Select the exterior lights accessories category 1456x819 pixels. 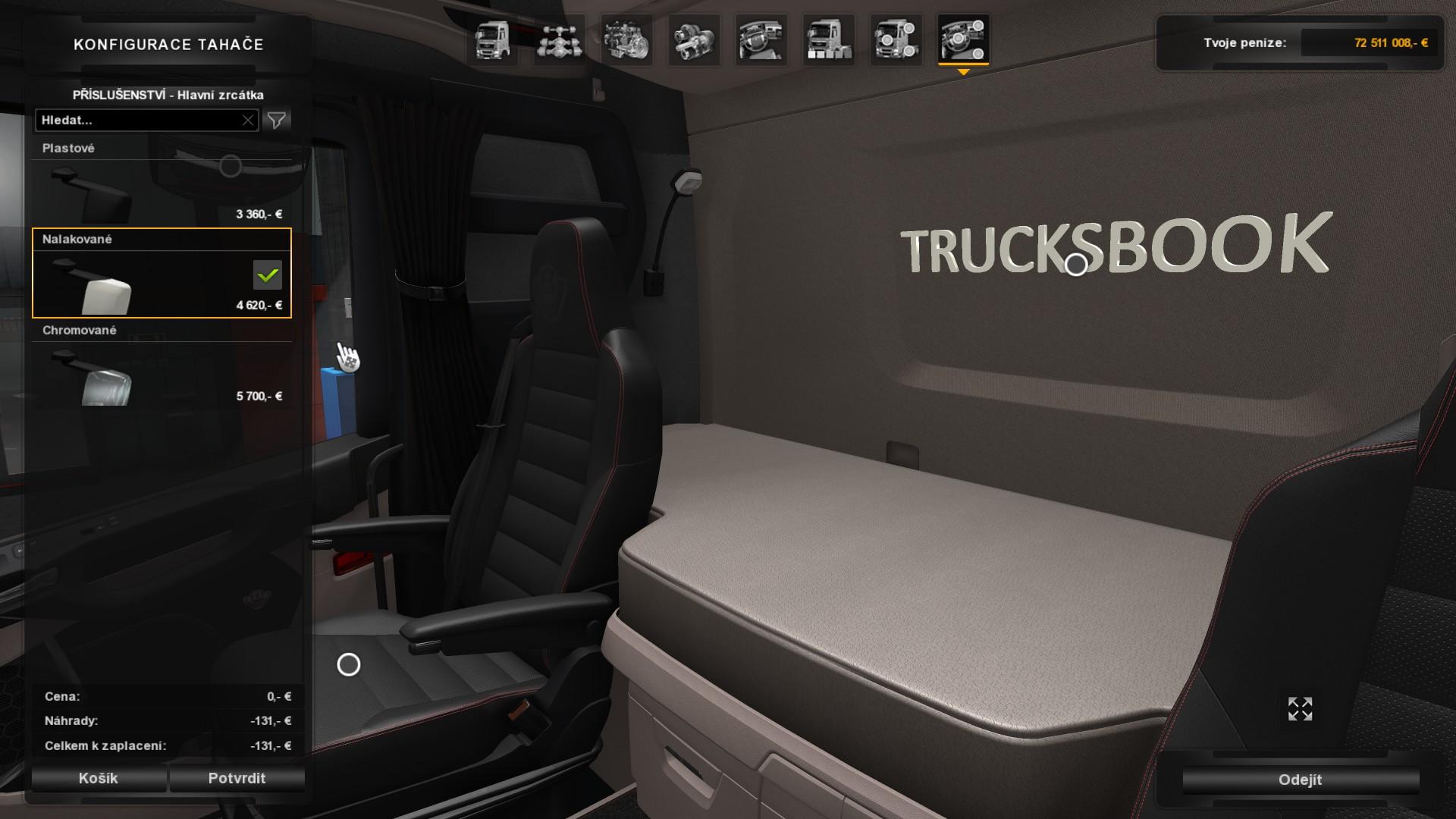click(896, 42)
